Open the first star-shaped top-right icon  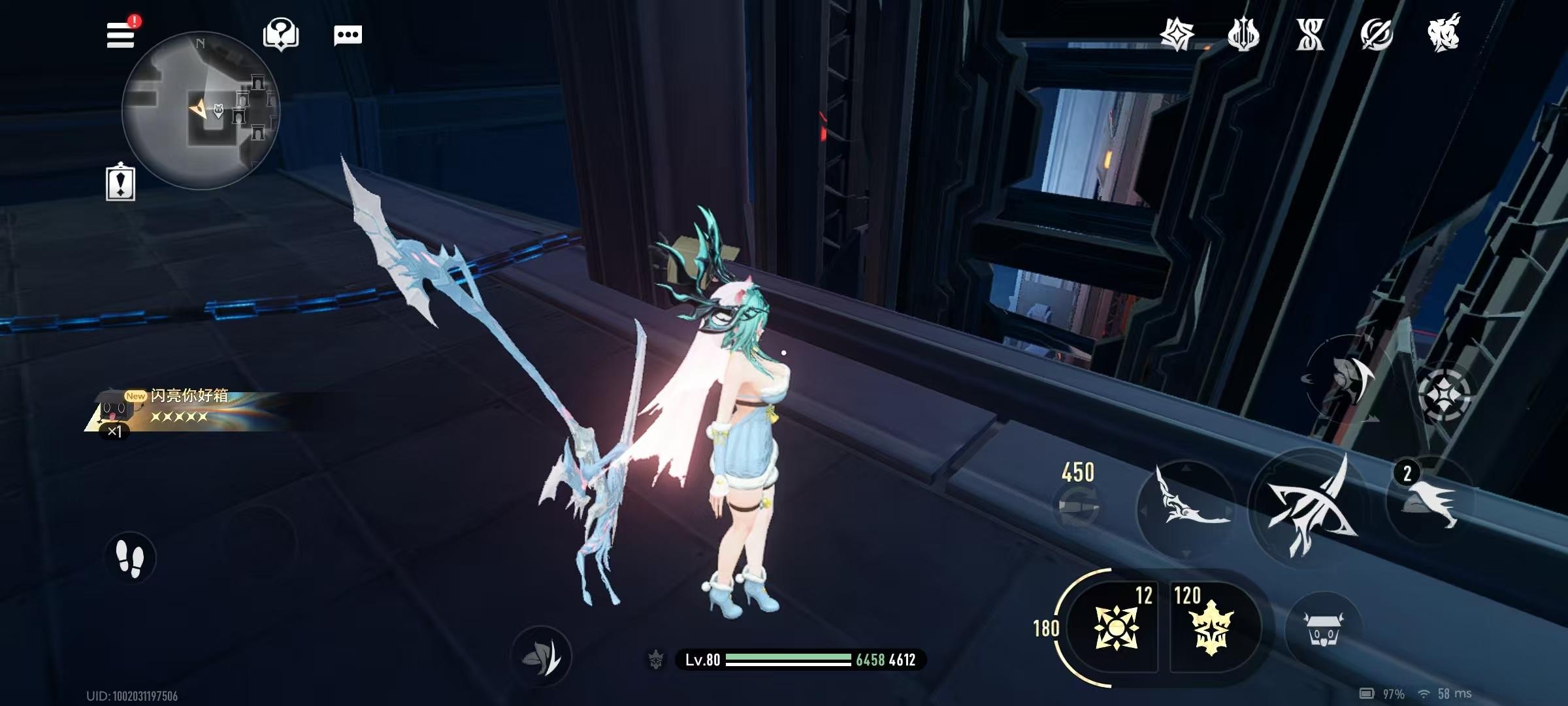pyautogui.click(x=1177, y=34)
